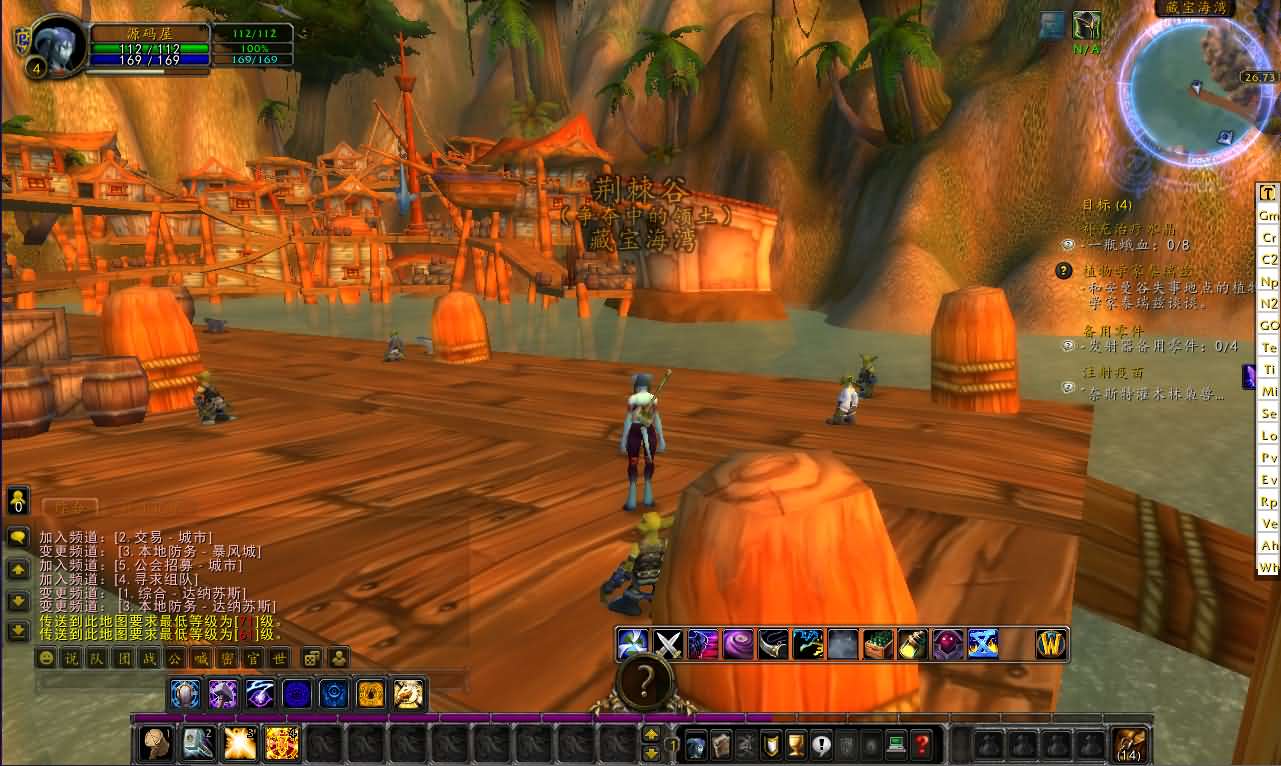The width and height of the screenshot is (1281, 766).
Task: Select the 说 (say) chat channel button
Action: 70,658
